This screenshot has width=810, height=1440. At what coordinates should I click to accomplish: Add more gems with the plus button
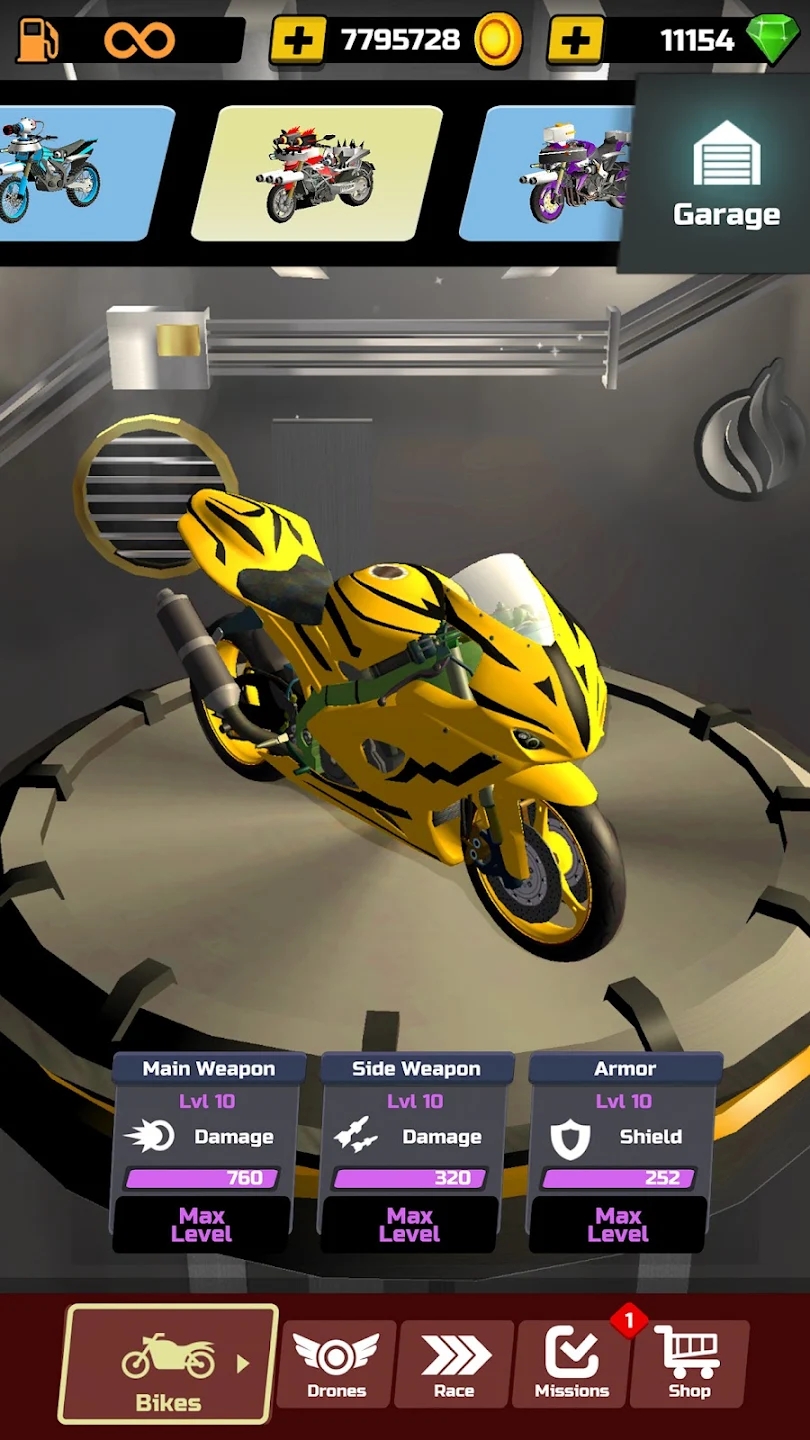point(575,40)
